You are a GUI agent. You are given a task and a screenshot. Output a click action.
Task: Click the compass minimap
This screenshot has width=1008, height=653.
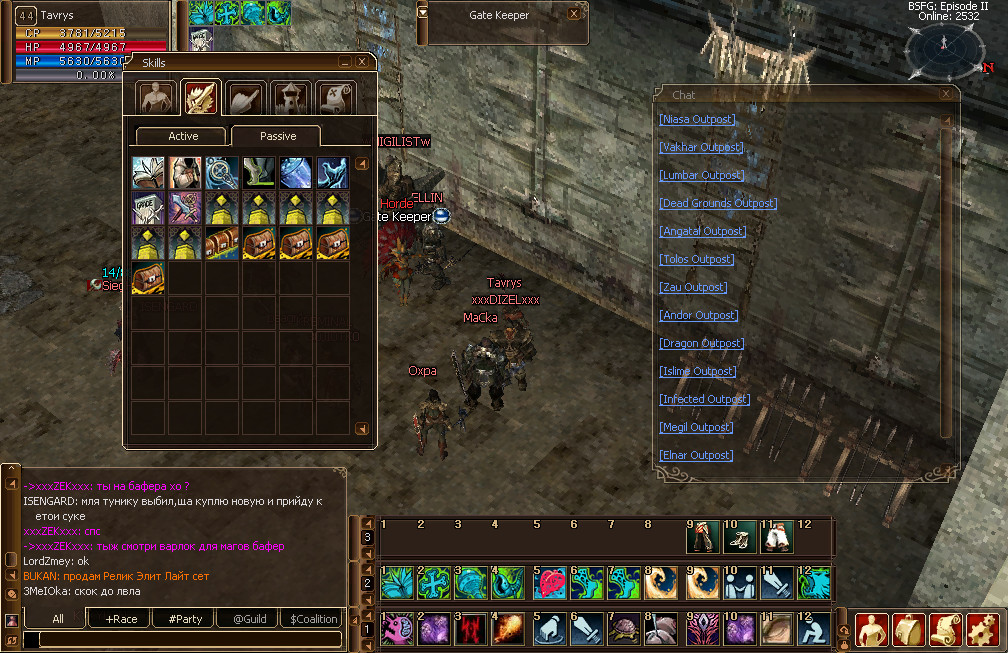944,49
